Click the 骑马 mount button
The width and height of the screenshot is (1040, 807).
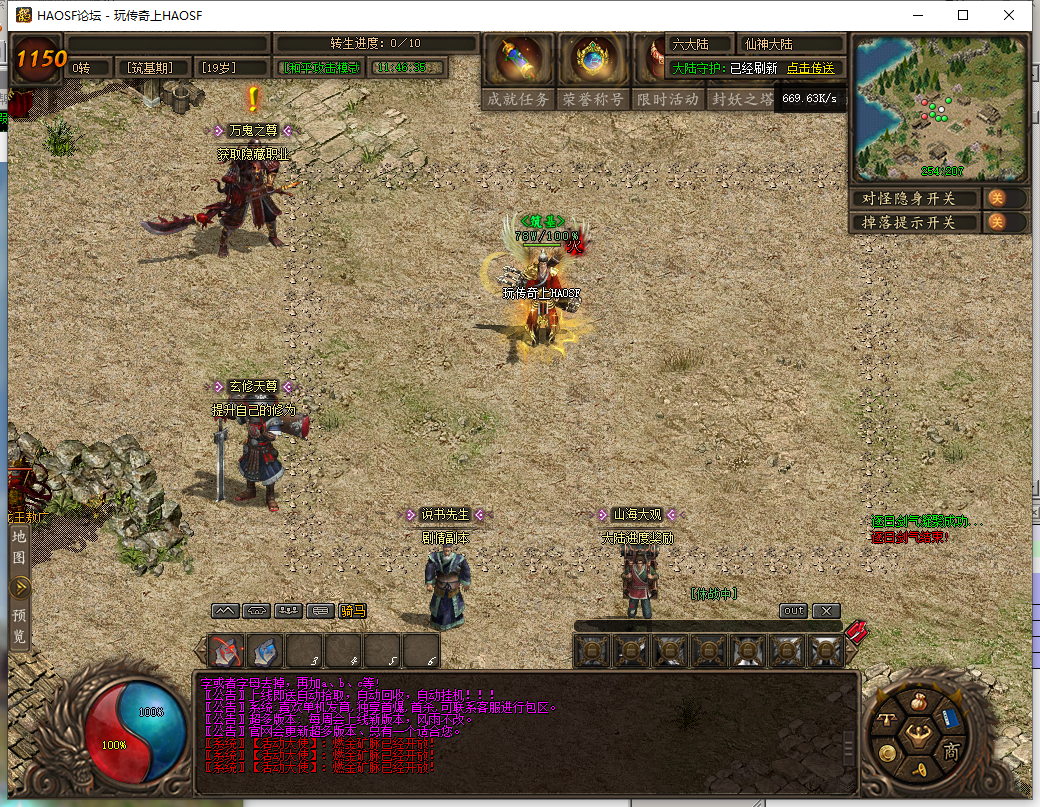tap(352, 610)
